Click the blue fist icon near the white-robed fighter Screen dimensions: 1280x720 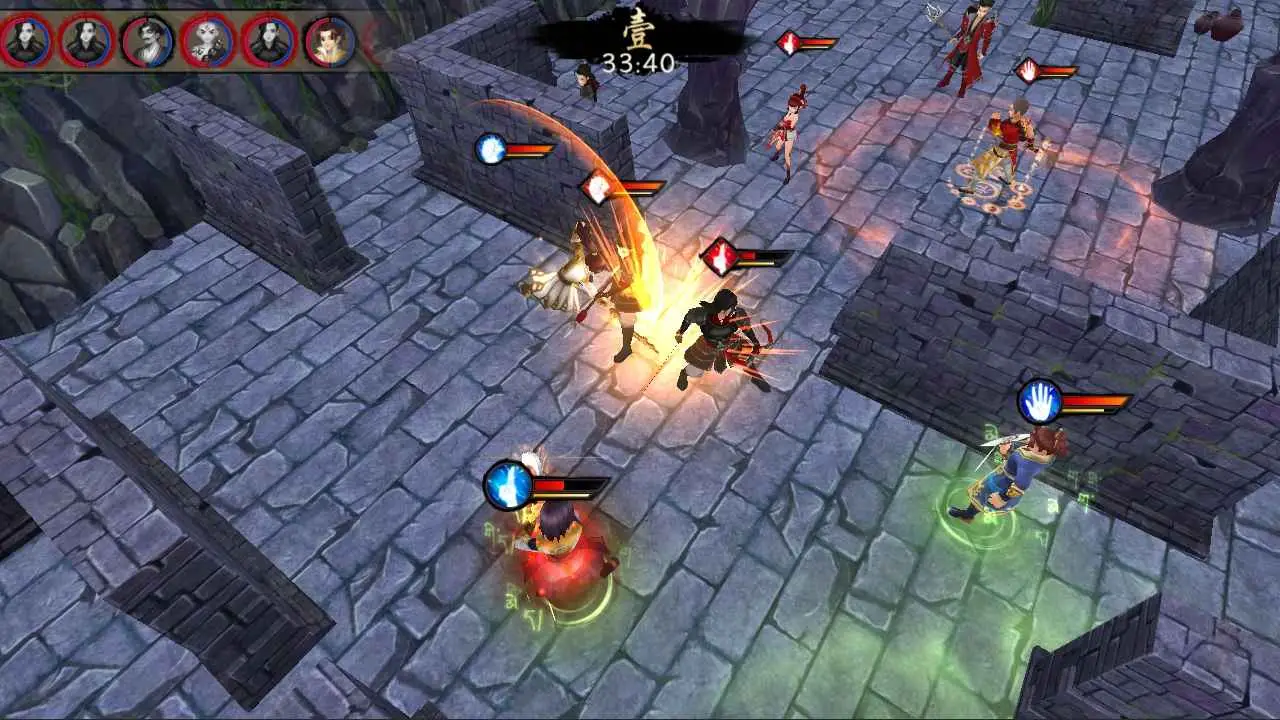[x=491, y=150]
